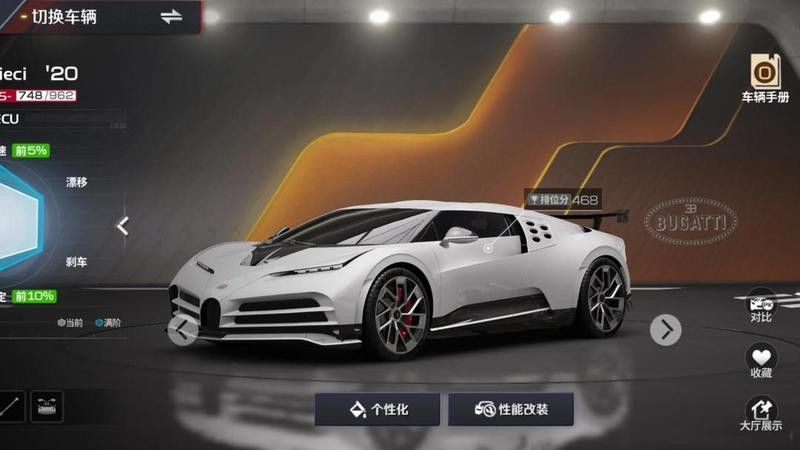
Task: Click the car front-view icon button
Action: pyautogui.click(x=46, y=406)
